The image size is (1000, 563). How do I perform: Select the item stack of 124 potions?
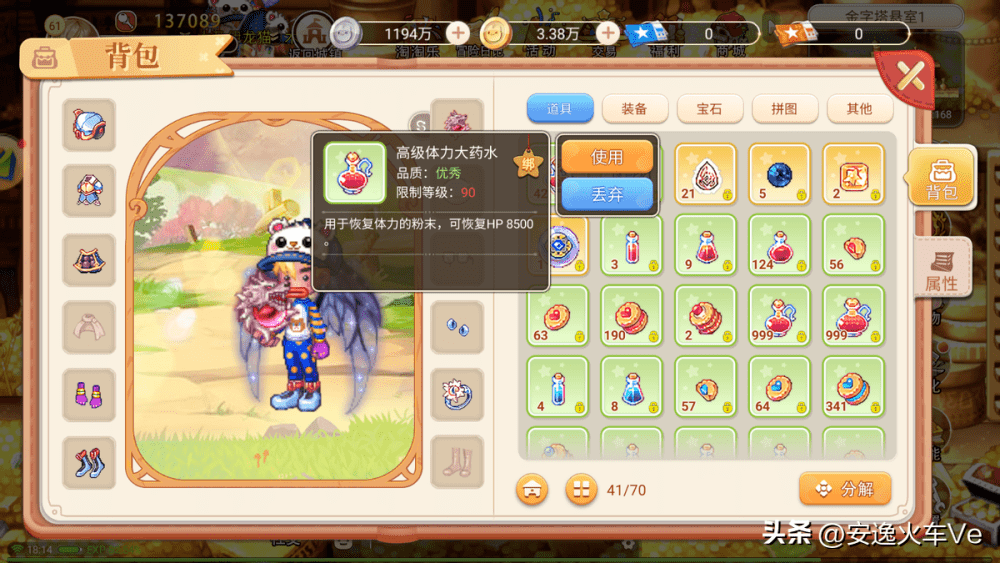[x=780, y=245]
